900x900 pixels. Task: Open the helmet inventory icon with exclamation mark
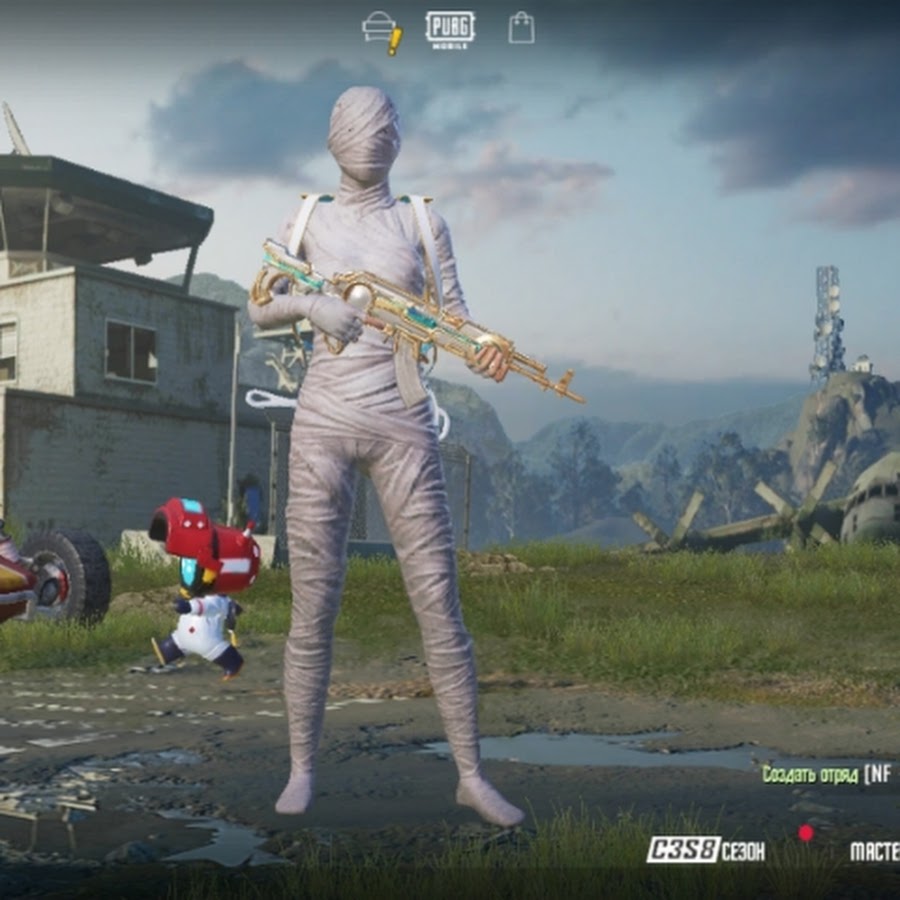point(381,30)
